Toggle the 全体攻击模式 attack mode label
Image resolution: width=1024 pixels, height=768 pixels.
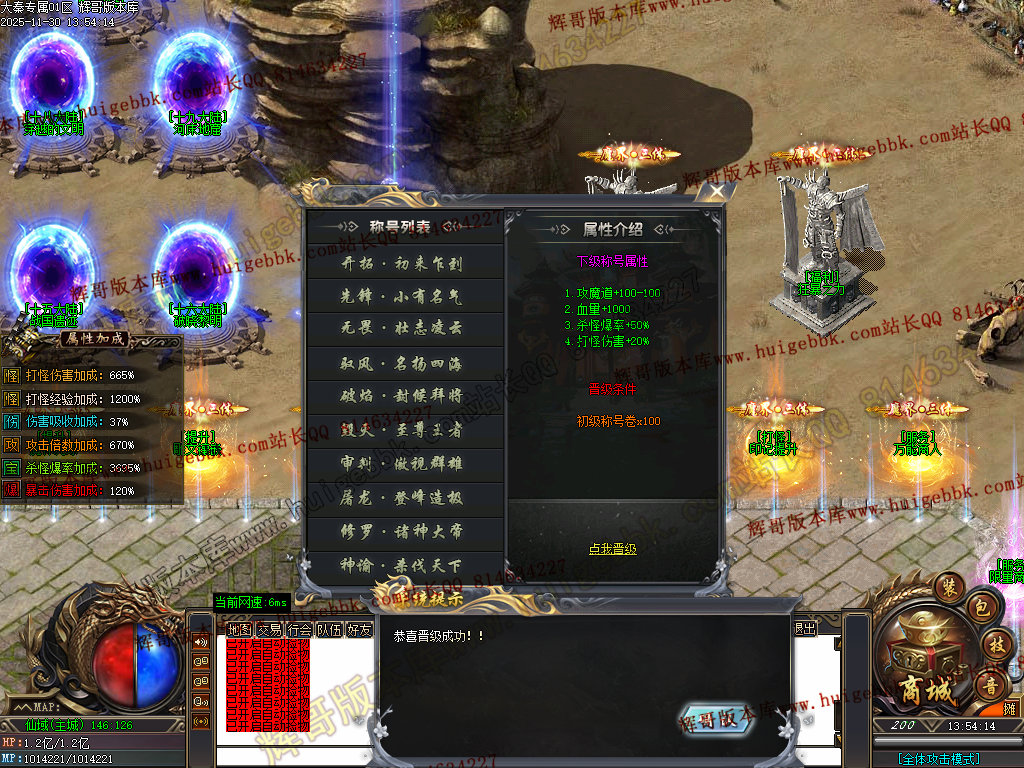pos(938,759)
